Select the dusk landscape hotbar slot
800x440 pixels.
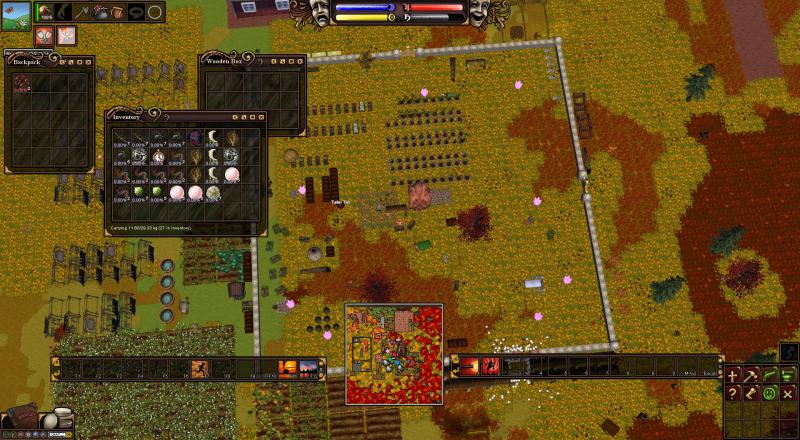(x=309, y=369)
